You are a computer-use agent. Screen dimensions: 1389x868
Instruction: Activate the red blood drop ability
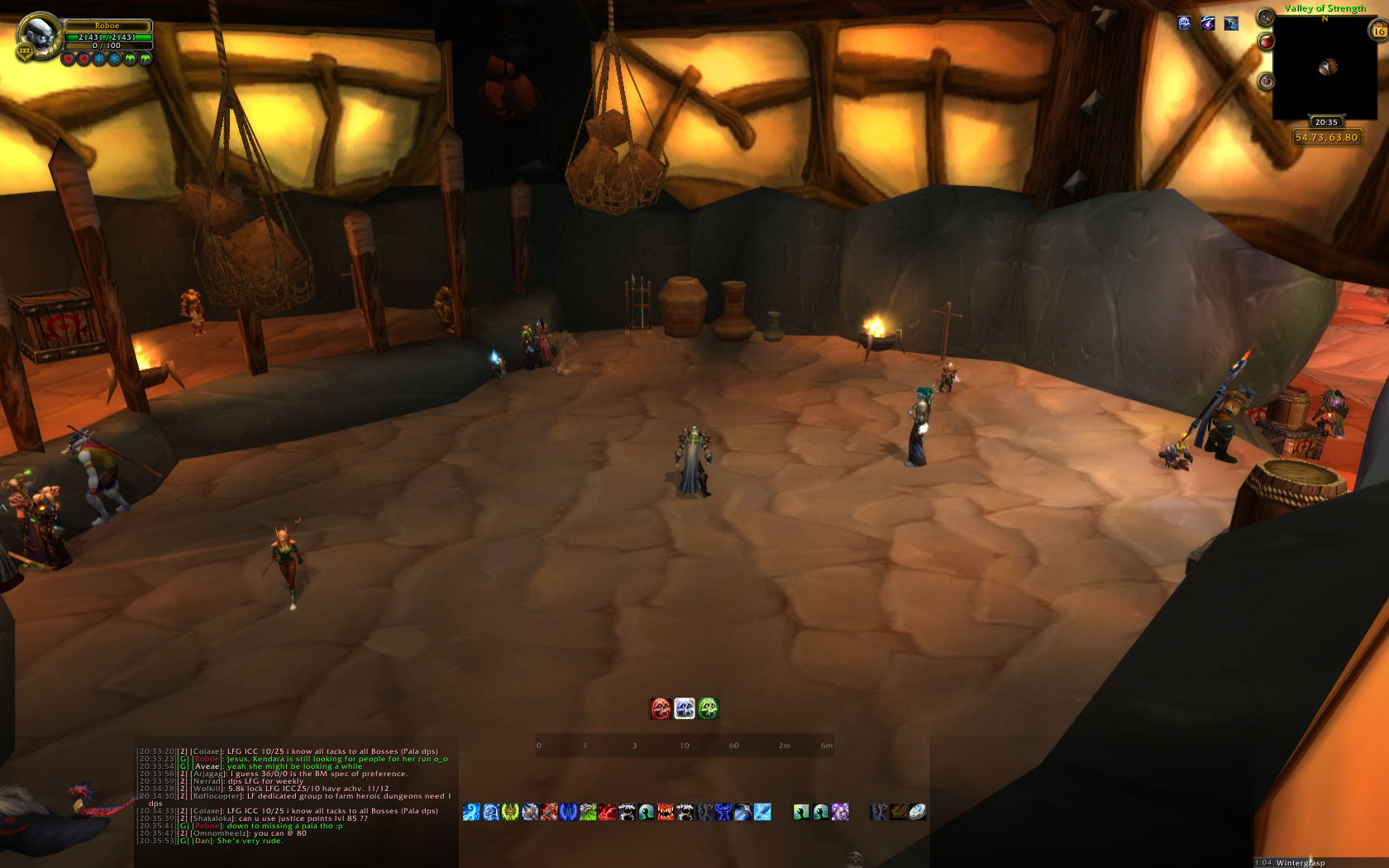(x=607, y=813)
